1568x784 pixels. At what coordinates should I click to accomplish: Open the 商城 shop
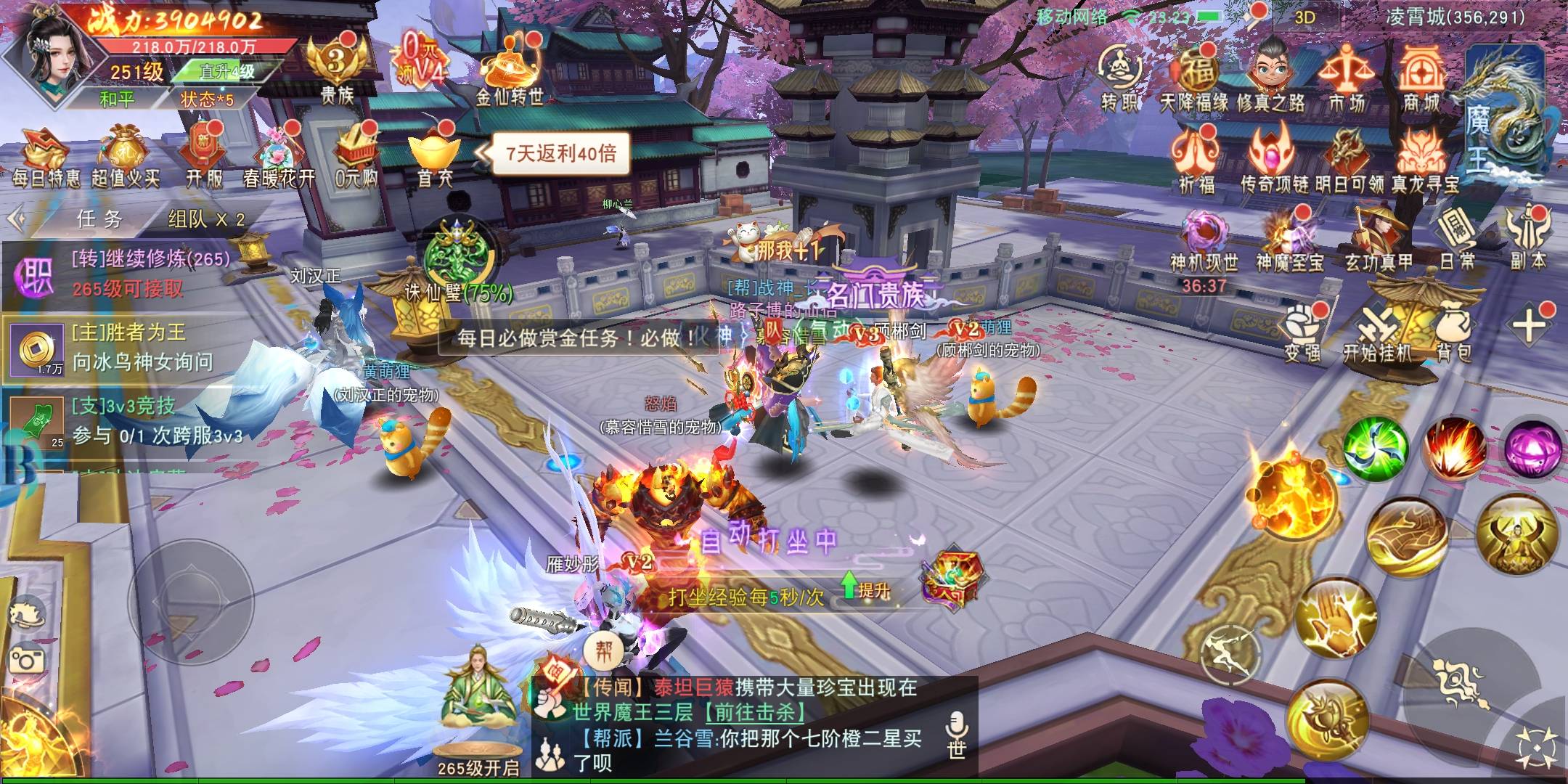1421,78
